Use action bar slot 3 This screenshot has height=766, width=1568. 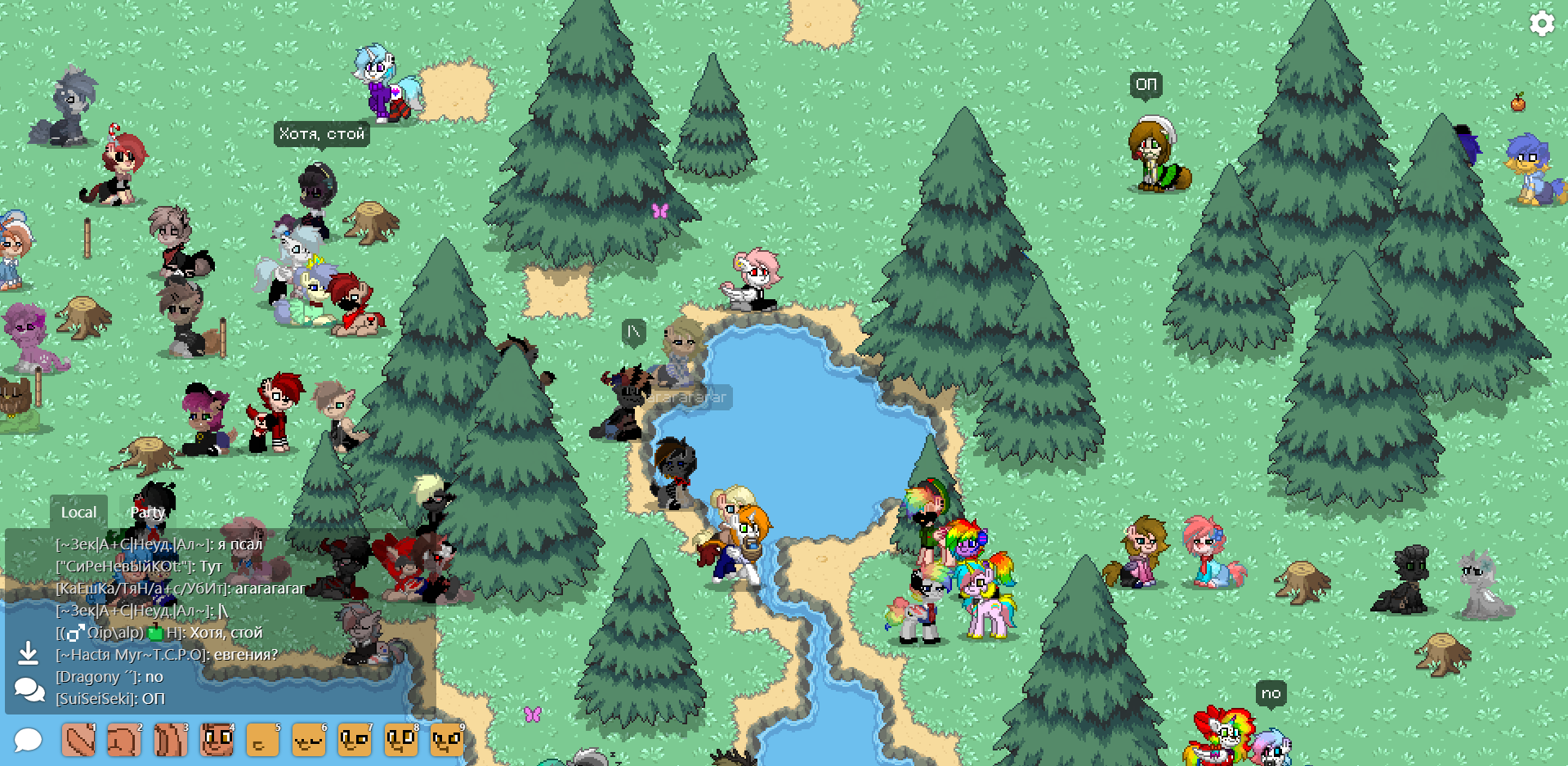coord(170,741)
